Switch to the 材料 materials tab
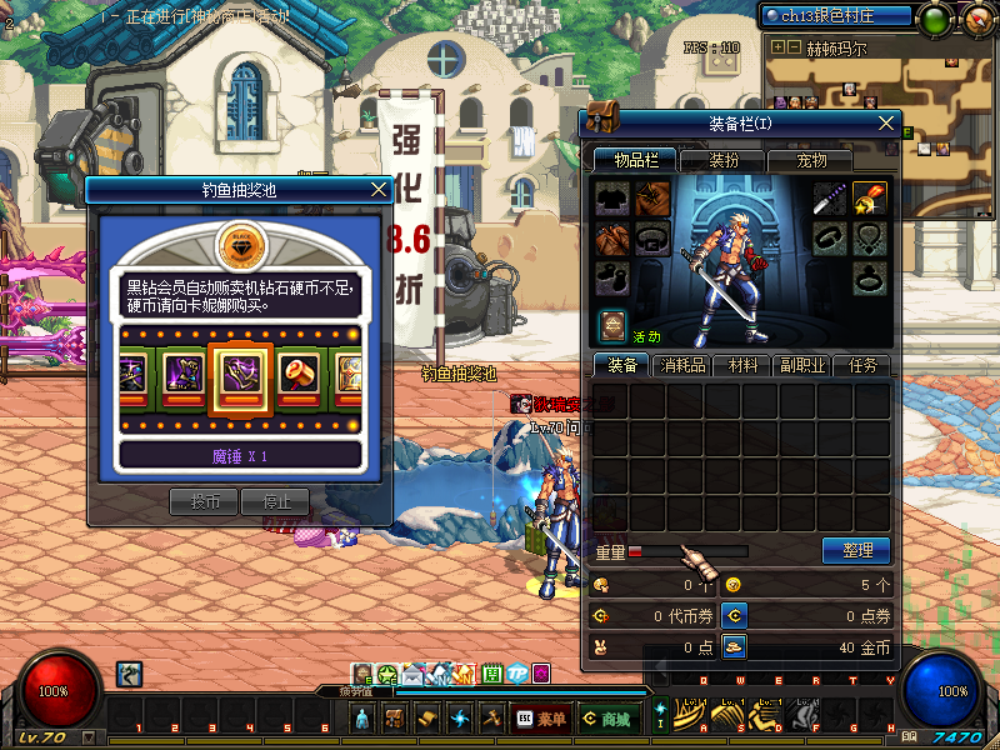The height and width of the screenshot is (750, 1000). (x=743, y=366)
